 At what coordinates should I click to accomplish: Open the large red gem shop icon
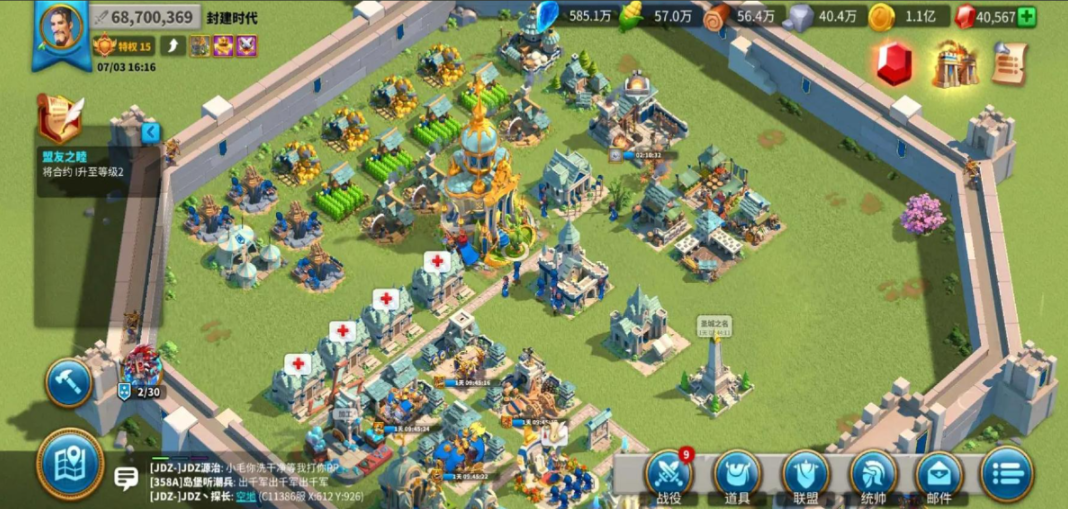895,64
